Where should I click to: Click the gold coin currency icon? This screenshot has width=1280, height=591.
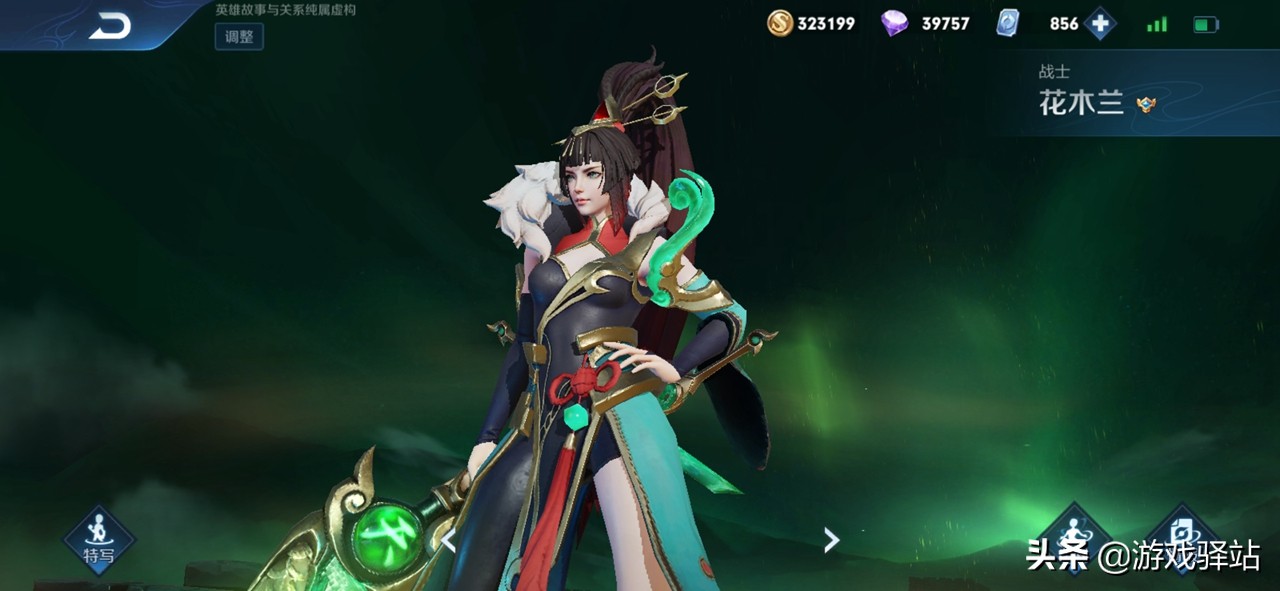[x=780, y=23]
